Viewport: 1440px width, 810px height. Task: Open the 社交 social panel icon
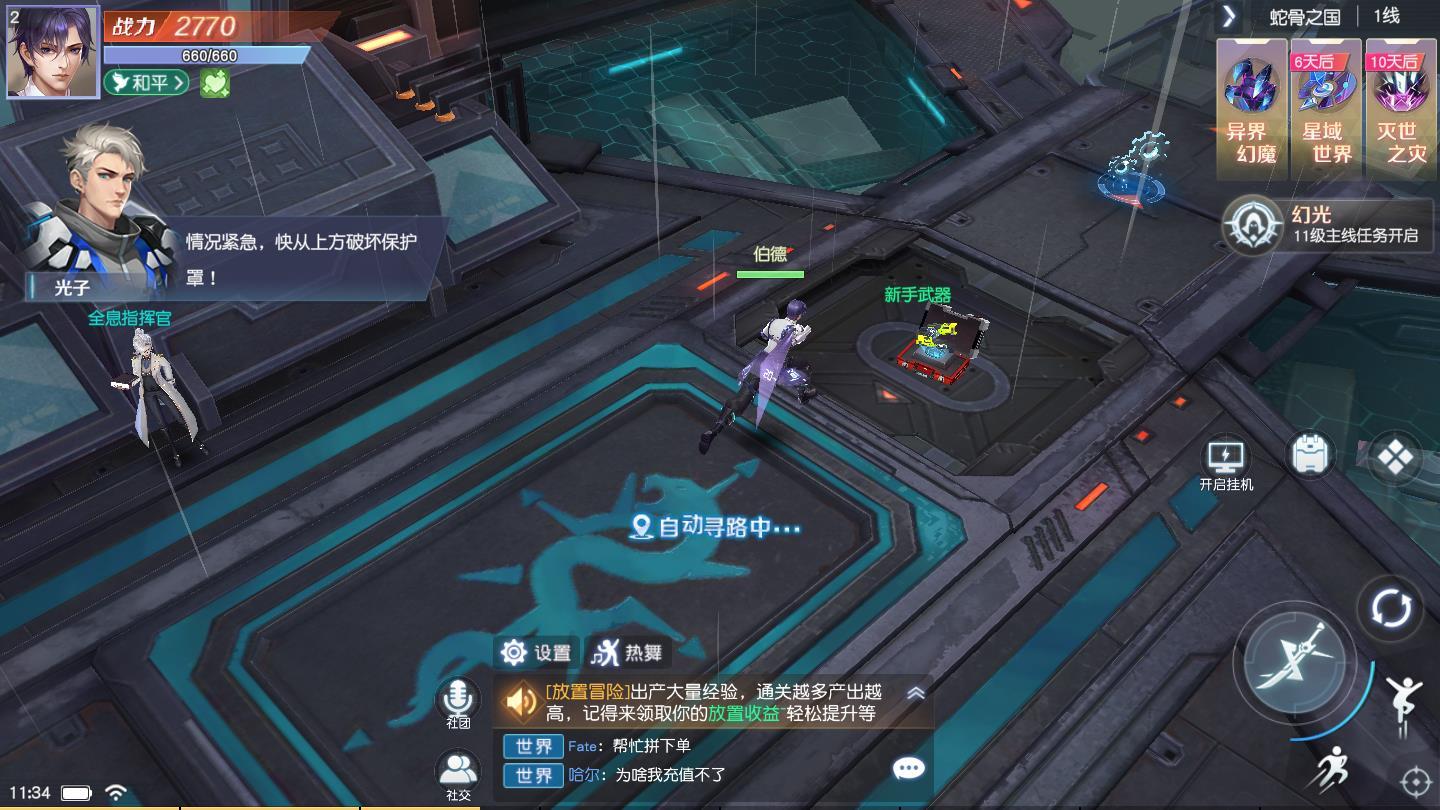point(458,765)
